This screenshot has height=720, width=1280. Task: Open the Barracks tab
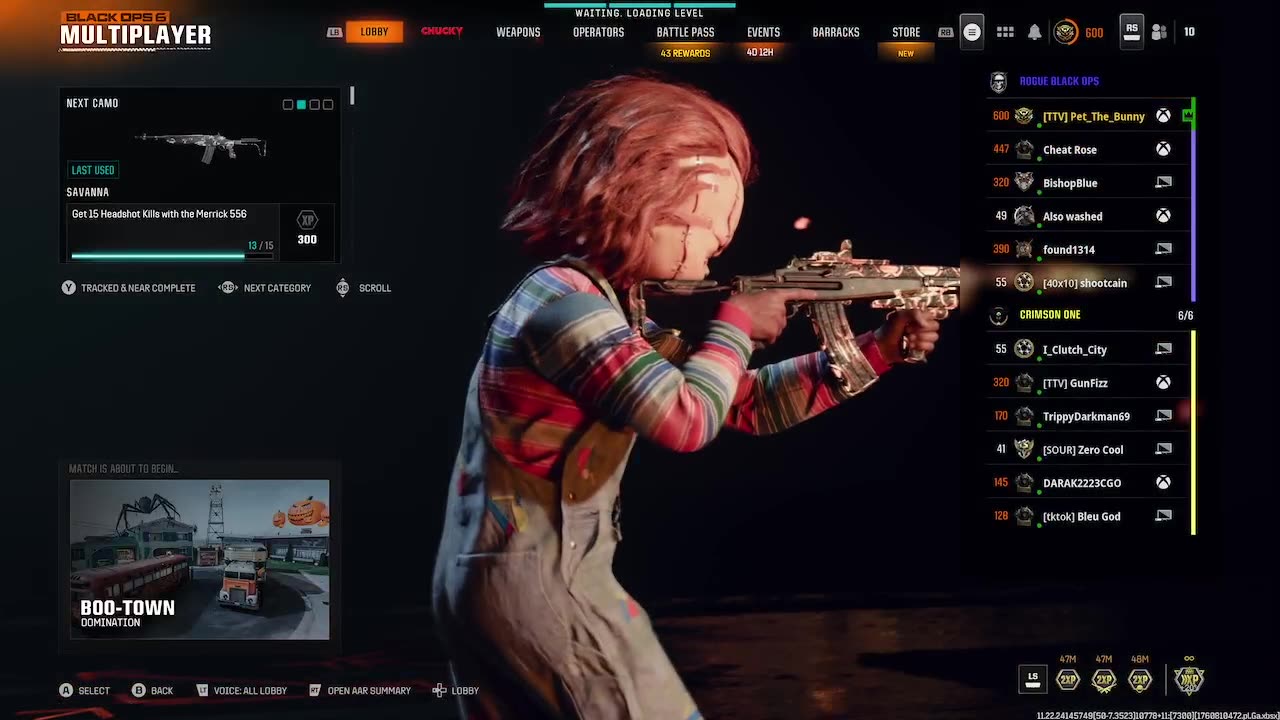tap(835, 32)
